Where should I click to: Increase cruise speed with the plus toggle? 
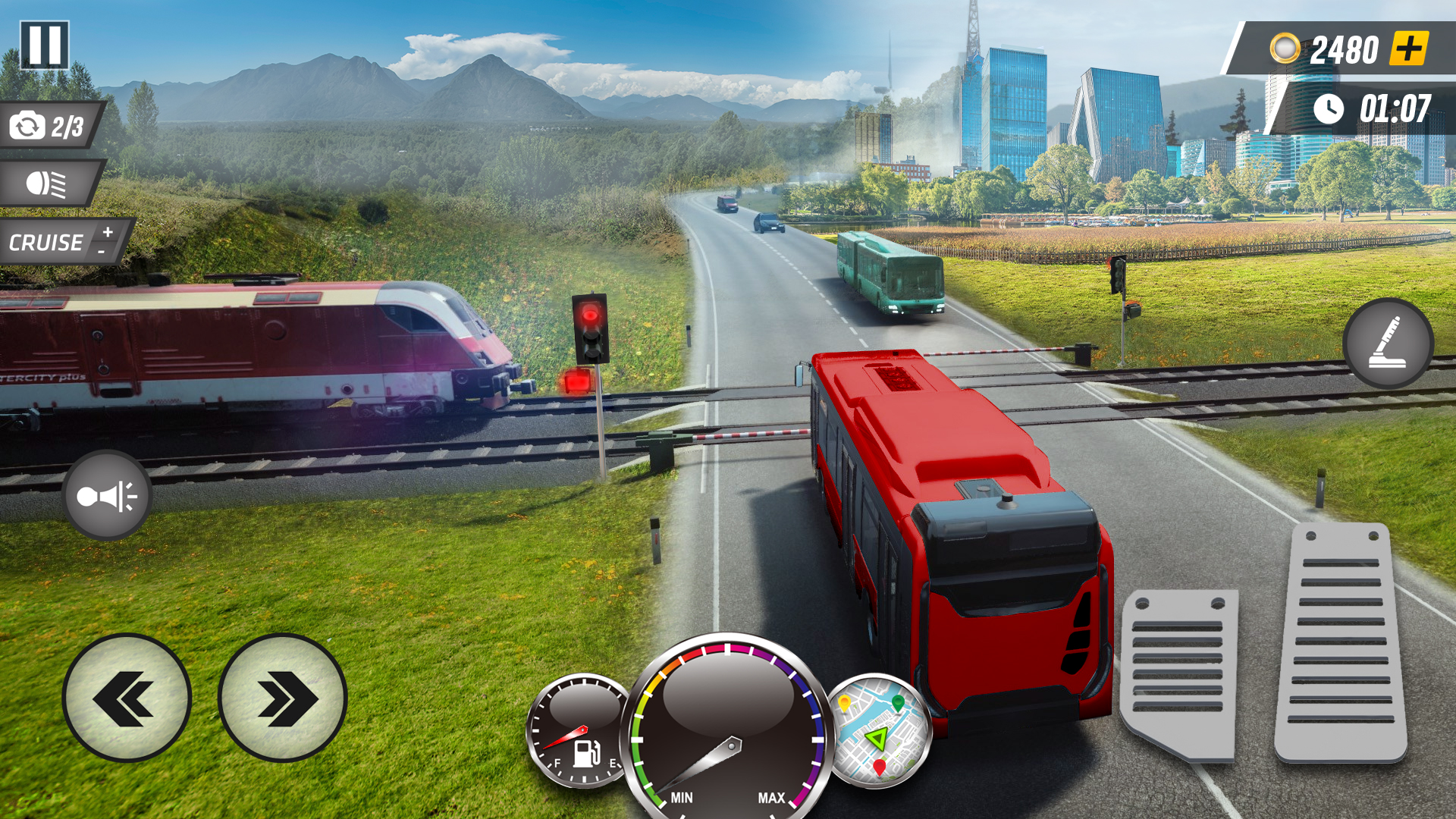tap(107, 230)
